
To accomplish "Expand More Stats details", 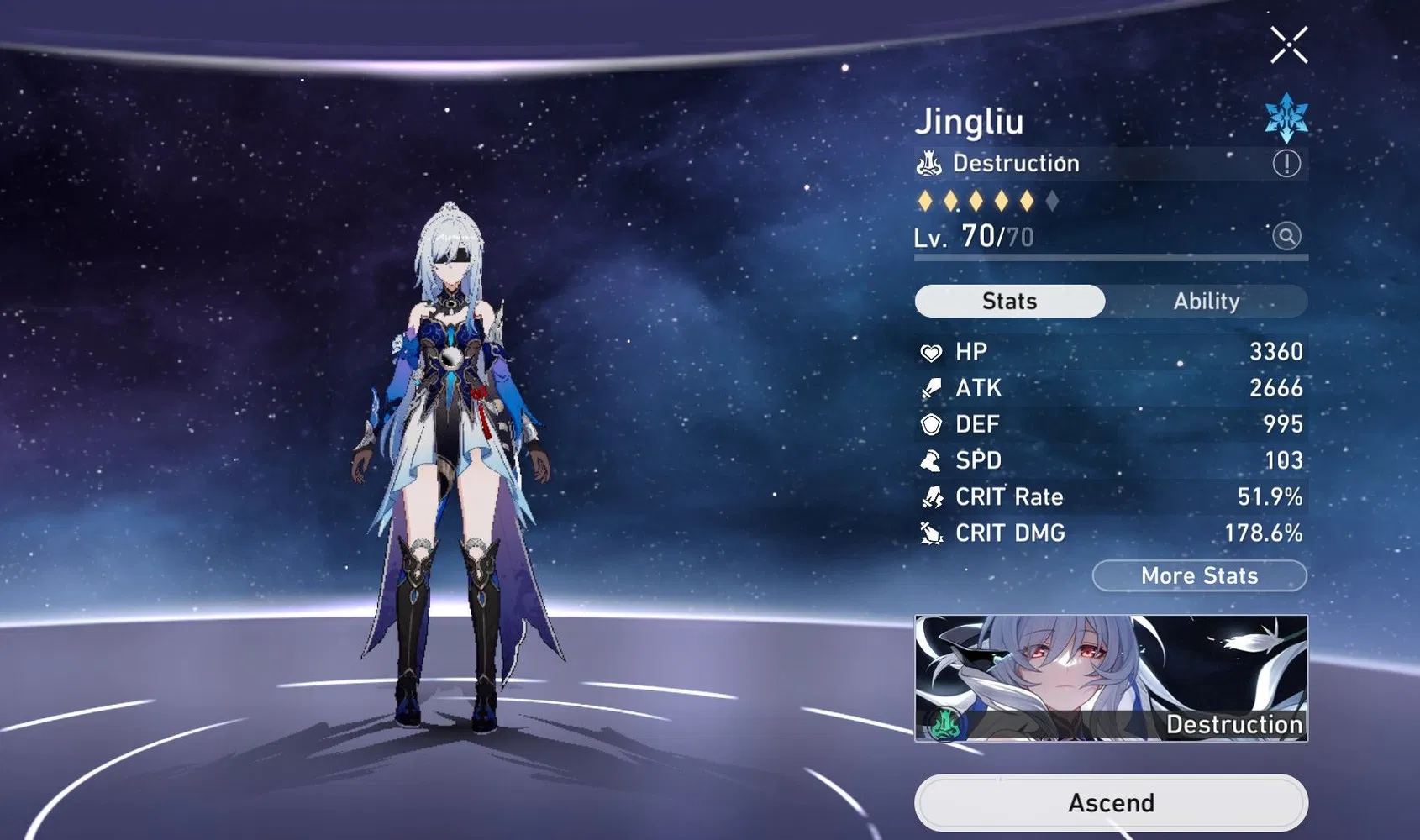I will point(1199,575).
